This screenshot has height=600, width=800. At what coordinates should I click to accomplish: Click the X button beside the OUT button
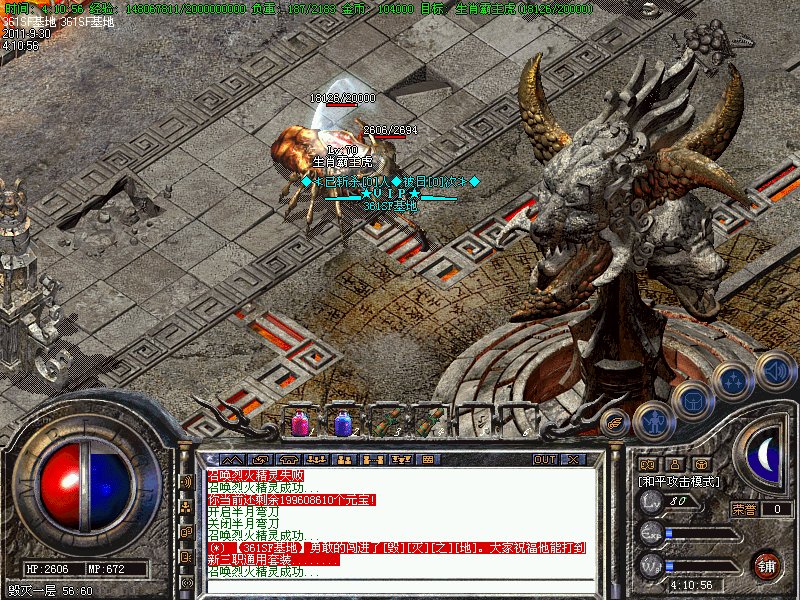(x=574, y=459)
